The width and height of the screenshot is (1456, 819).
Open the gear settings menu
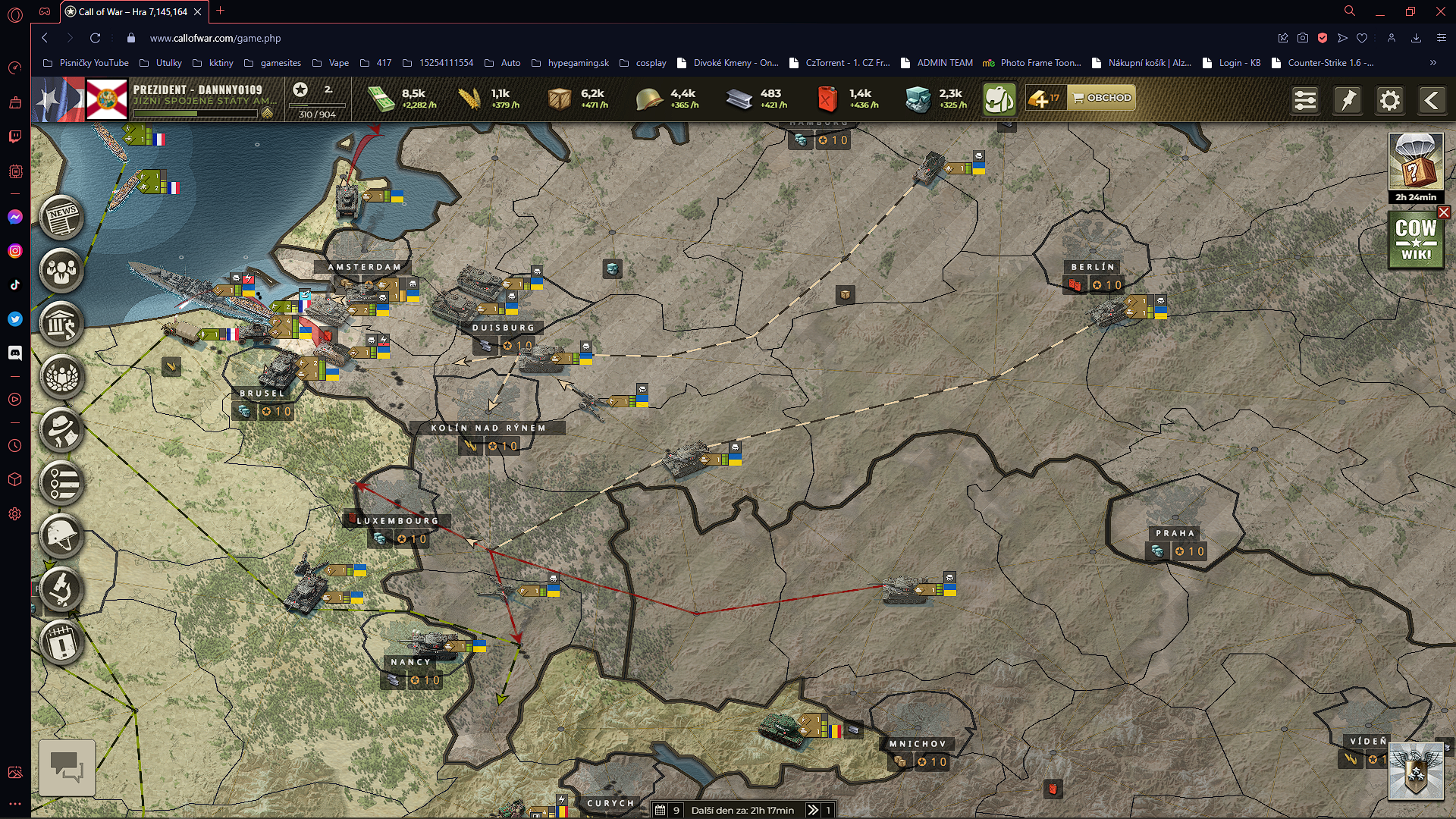tap(1390, 100)
